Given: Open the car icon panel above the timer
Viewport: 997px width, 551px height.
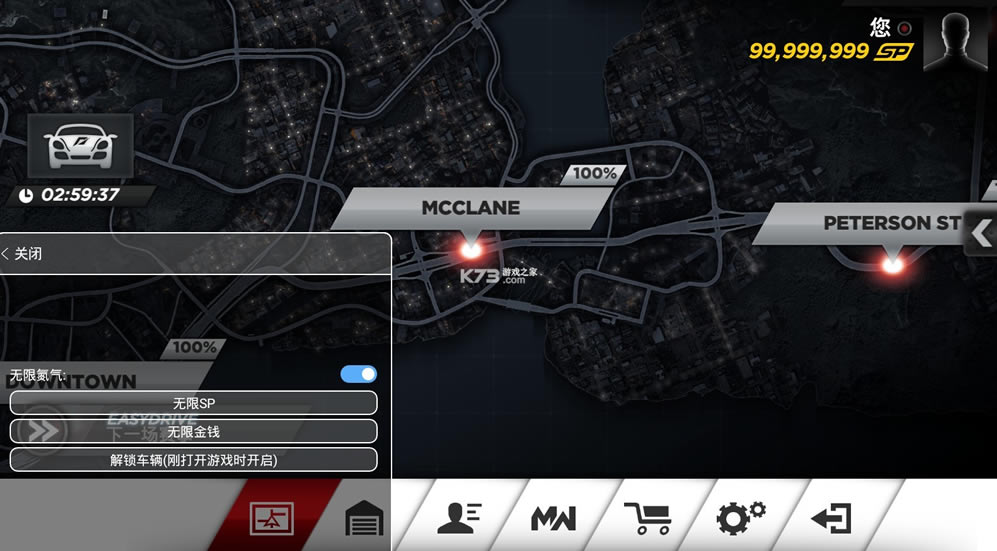Looking at the screenshot, I should tap(79, 147).
